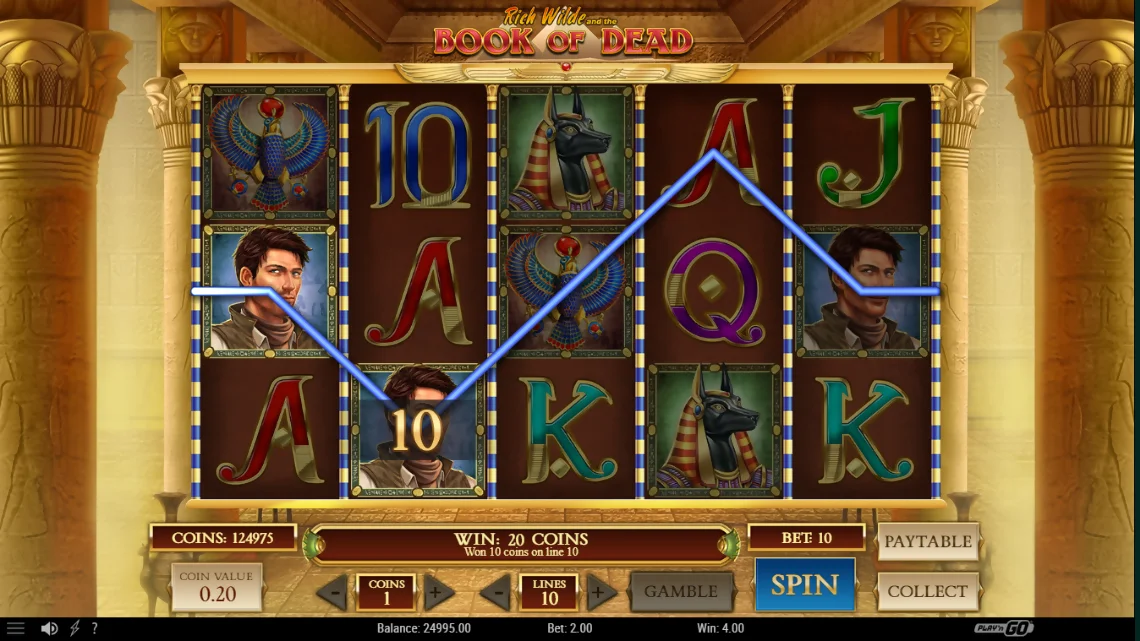Screen dimensions: 1140x641
Task: Decrease the number of coins per line
Action: click(x=333, y=592)
